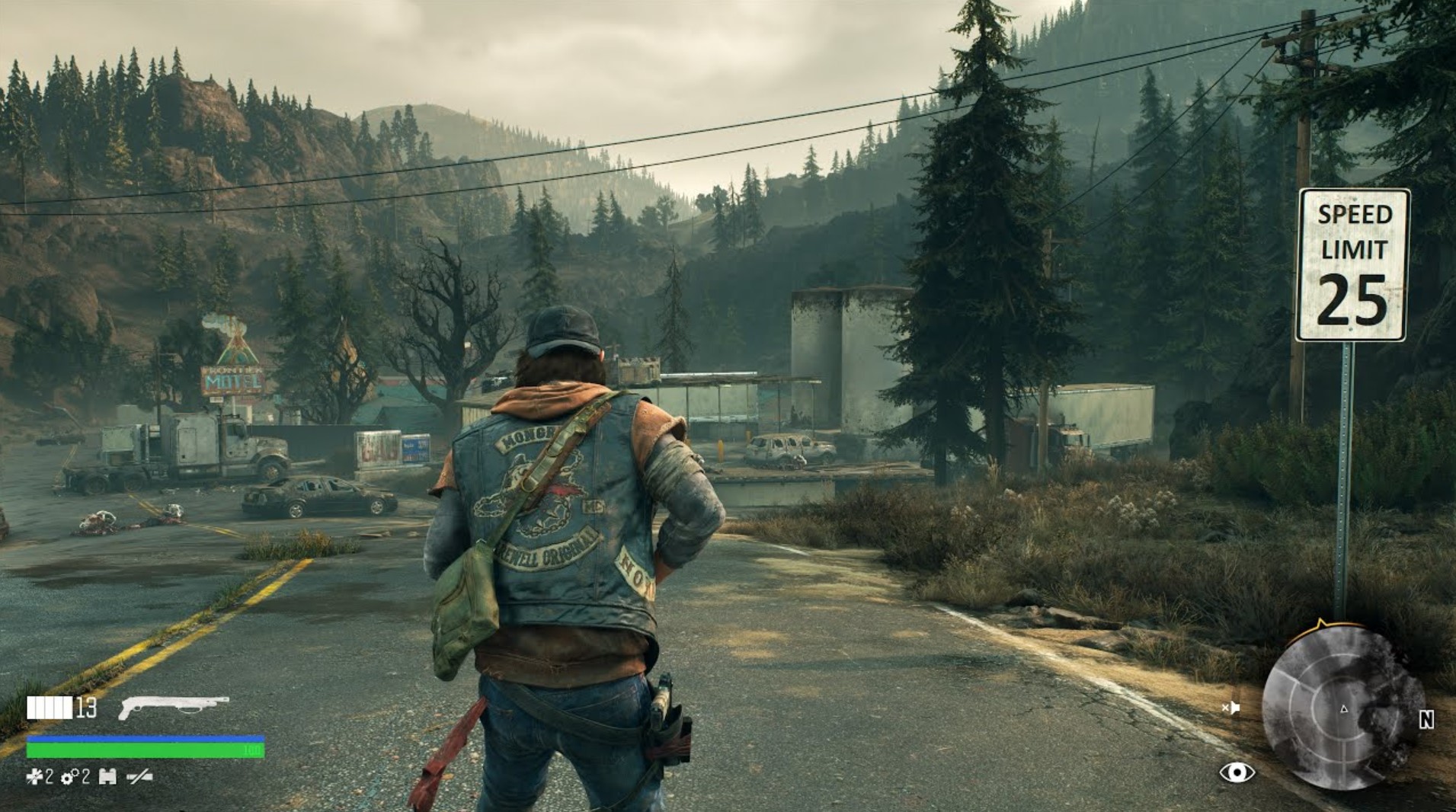
Task: Click the crossed-out suppressor icon
Action: pyautogui.click(x=139, y=777)
